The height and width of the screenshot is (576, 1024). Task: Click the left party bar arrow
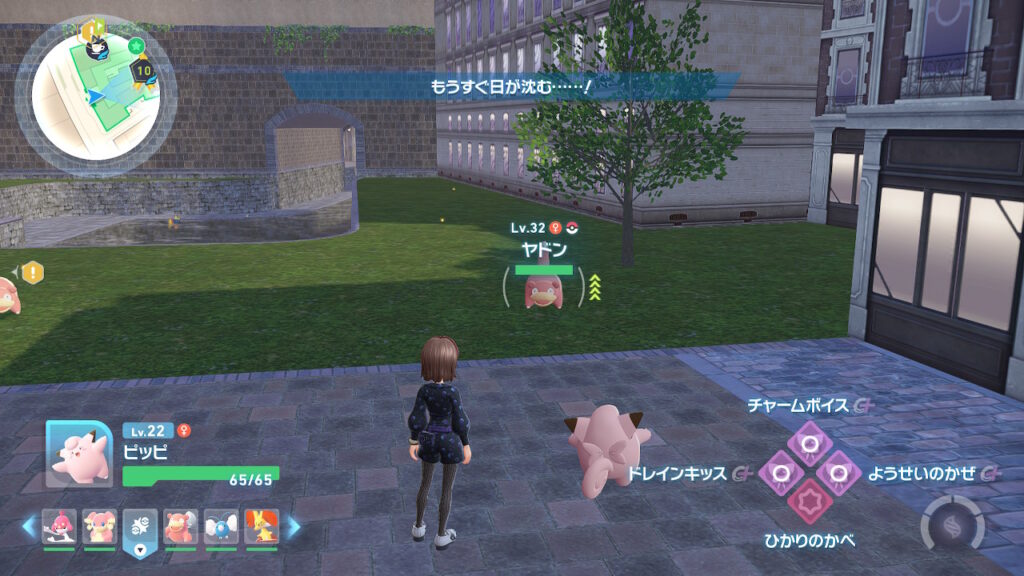29,526
